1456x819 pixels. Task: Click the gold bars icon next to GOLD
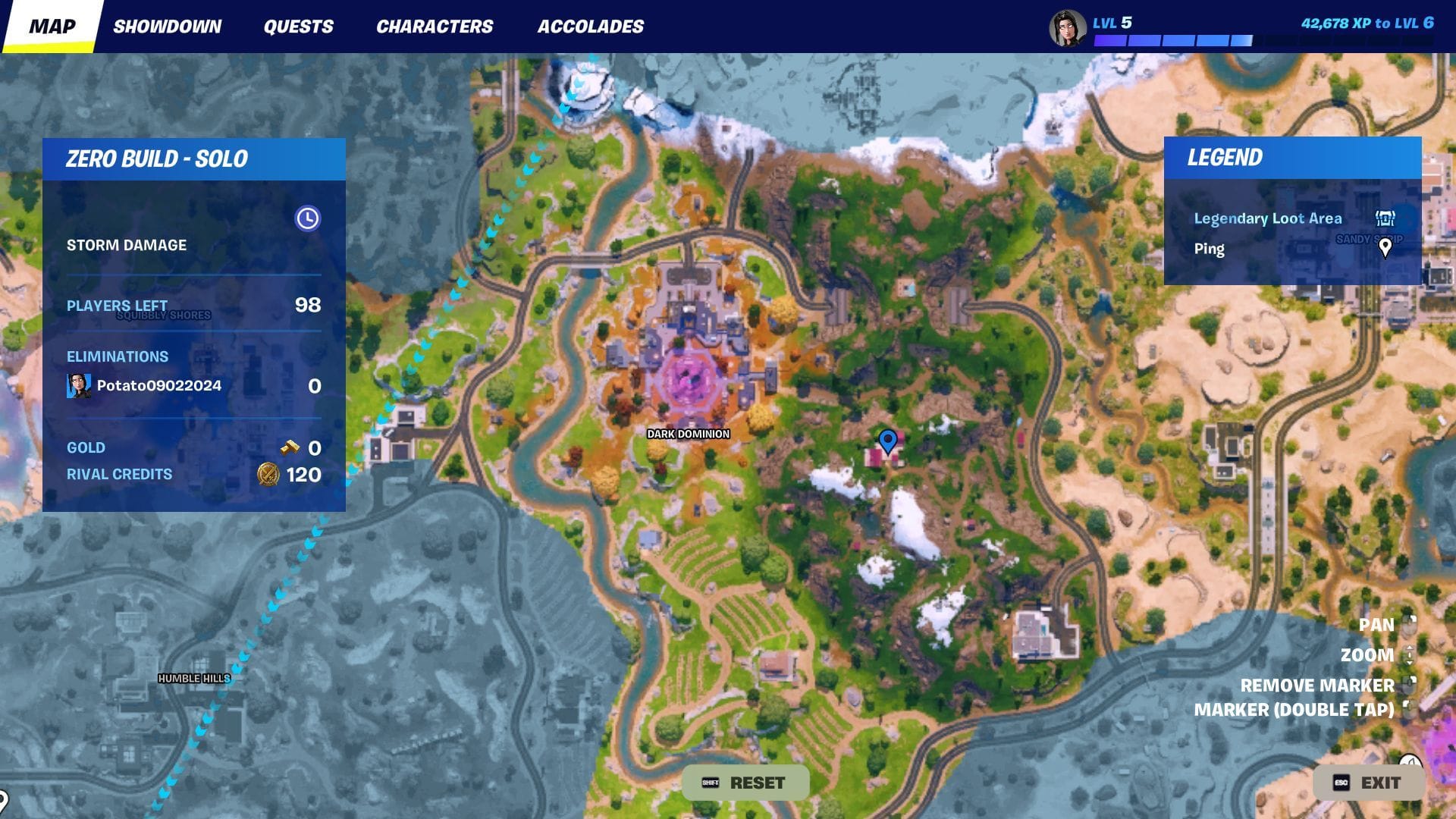click(289, 447)
